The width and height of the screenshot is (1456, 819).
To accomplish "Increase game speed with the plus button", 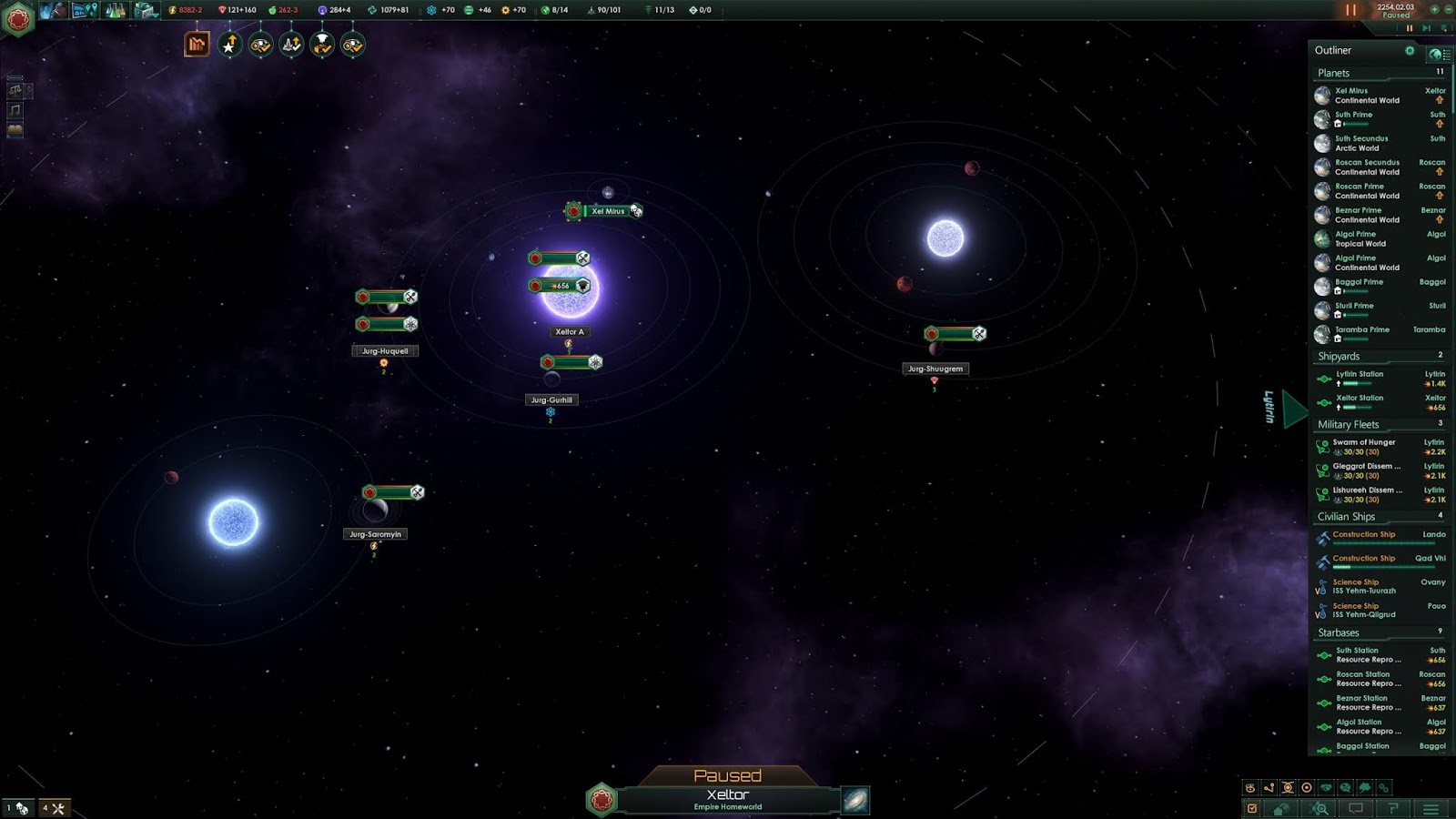I will click(x=1435, y=9).
